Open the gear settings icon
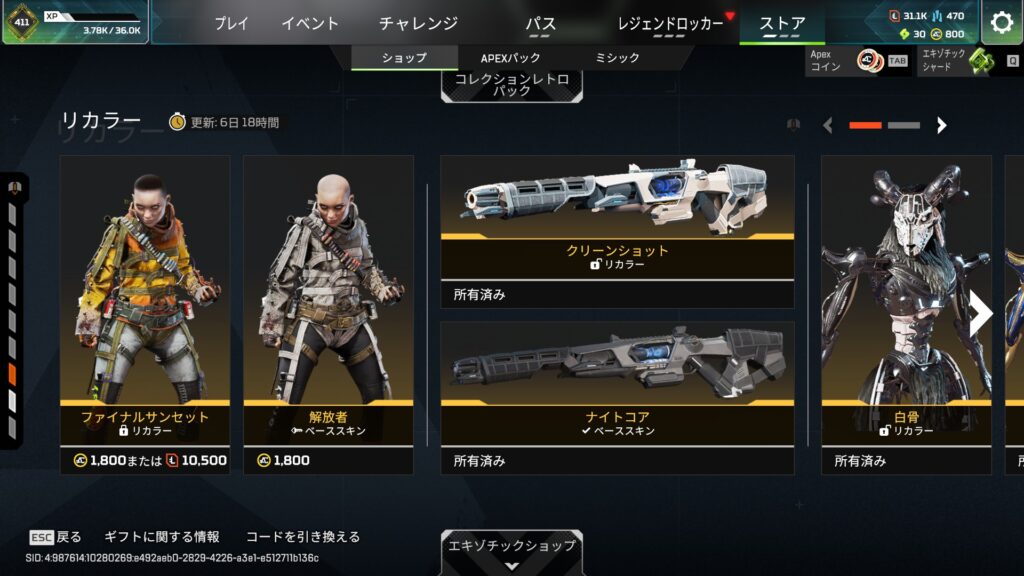 [x=1001, y=23]
